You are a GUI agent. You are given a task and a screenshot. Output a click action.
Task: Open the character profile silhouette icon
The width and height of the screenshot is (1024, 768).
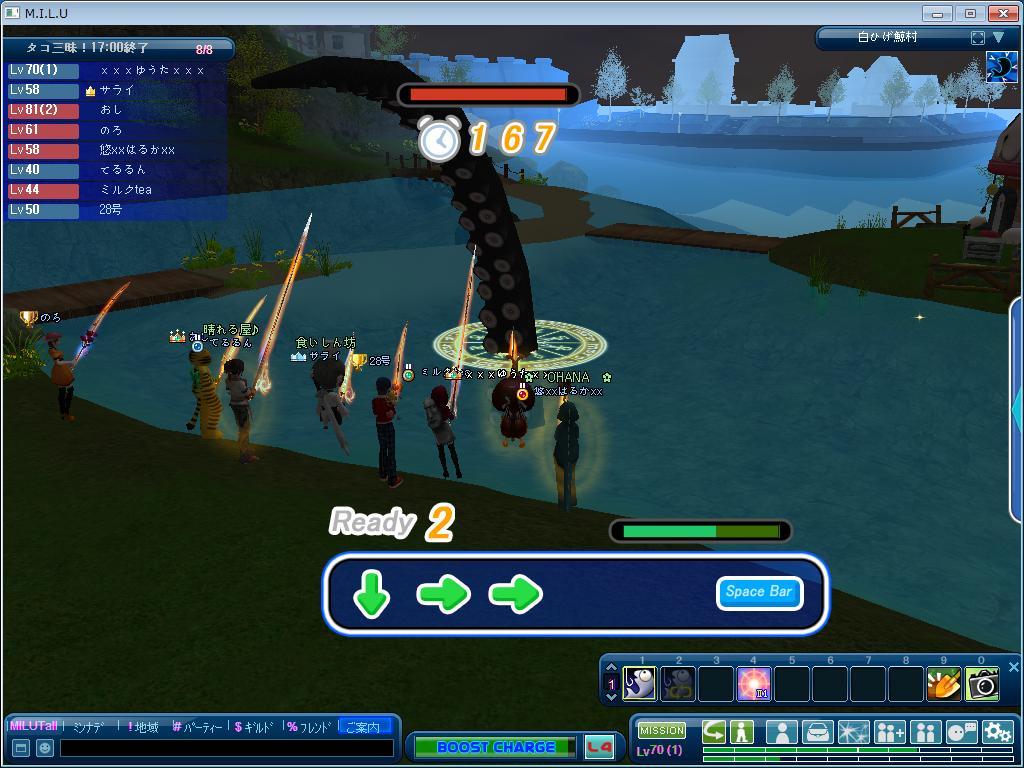point(781,732)
